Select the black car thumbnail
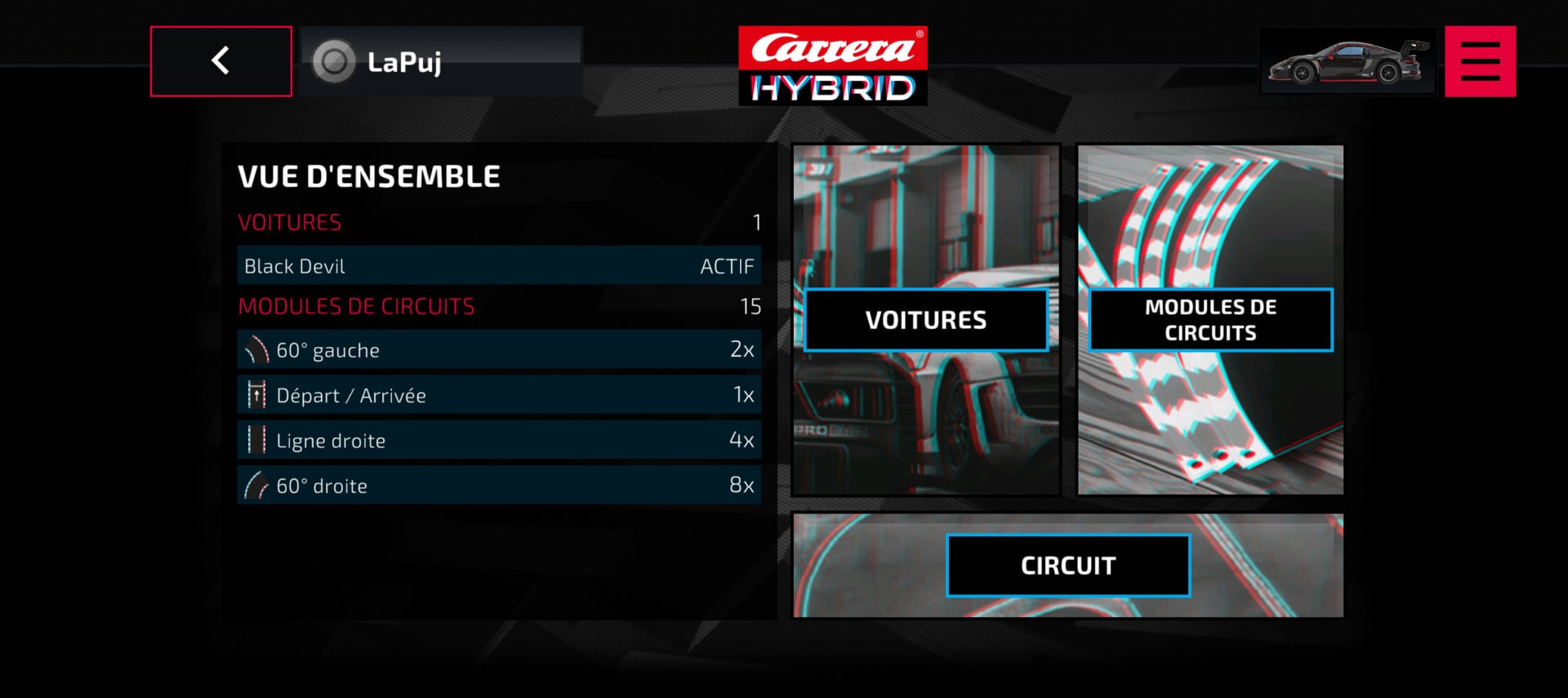1568x698 pixels. click(1347, 61)
